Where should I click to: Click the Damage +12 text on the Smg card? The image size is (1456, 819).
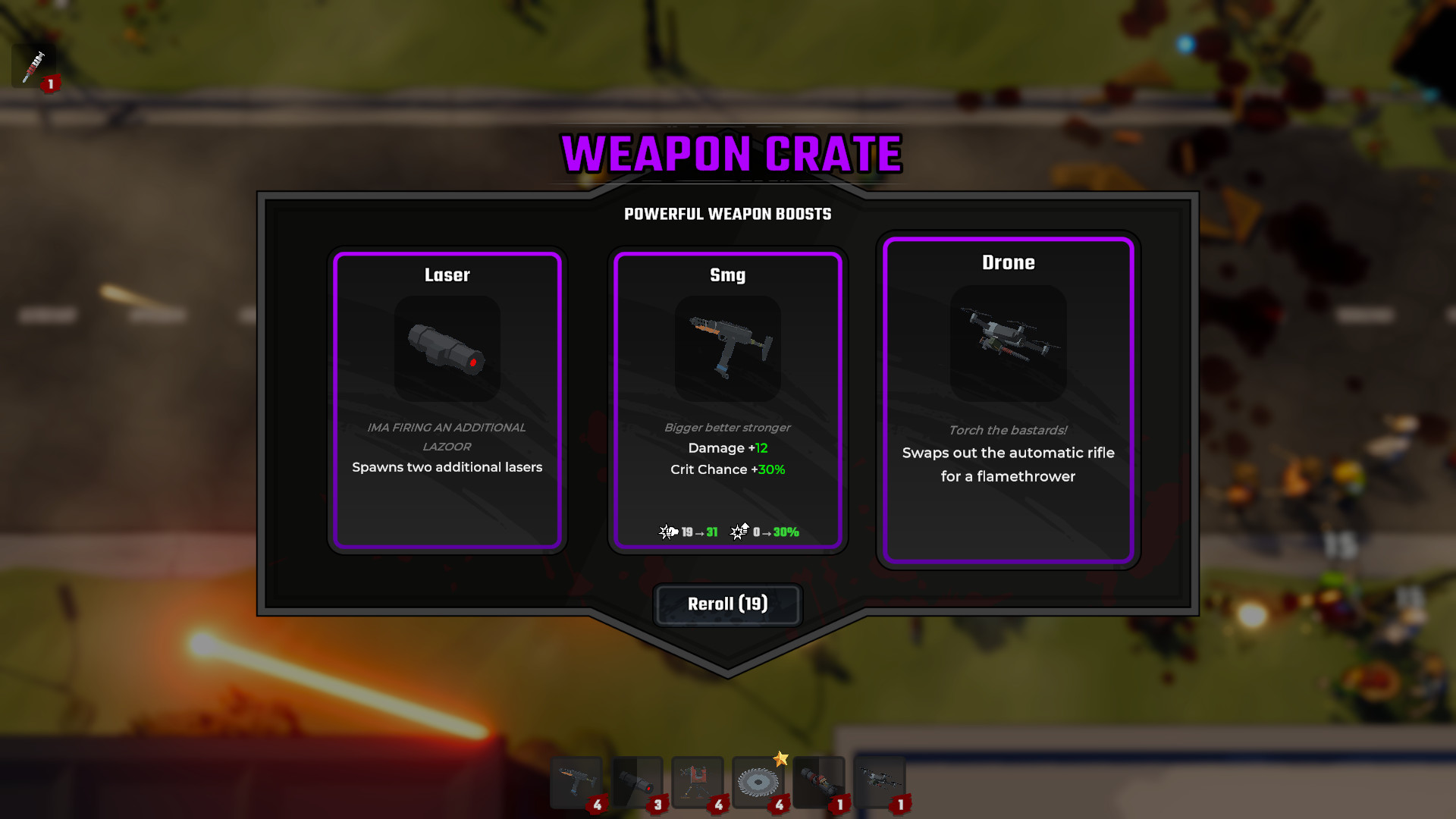[x=726, y=447]
